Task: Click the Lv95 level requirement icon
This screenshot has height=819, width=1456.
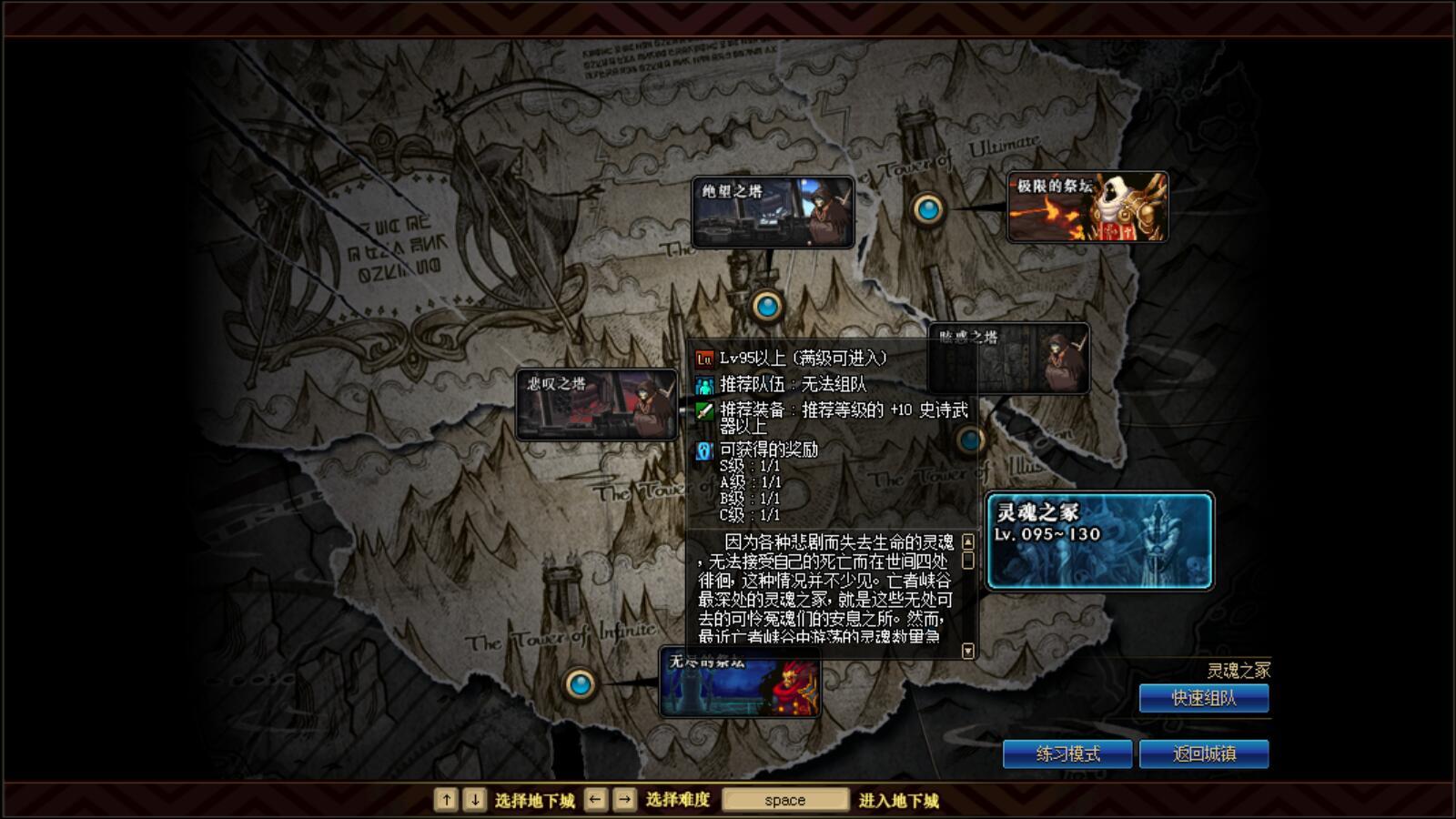Action: click(703, 359)
